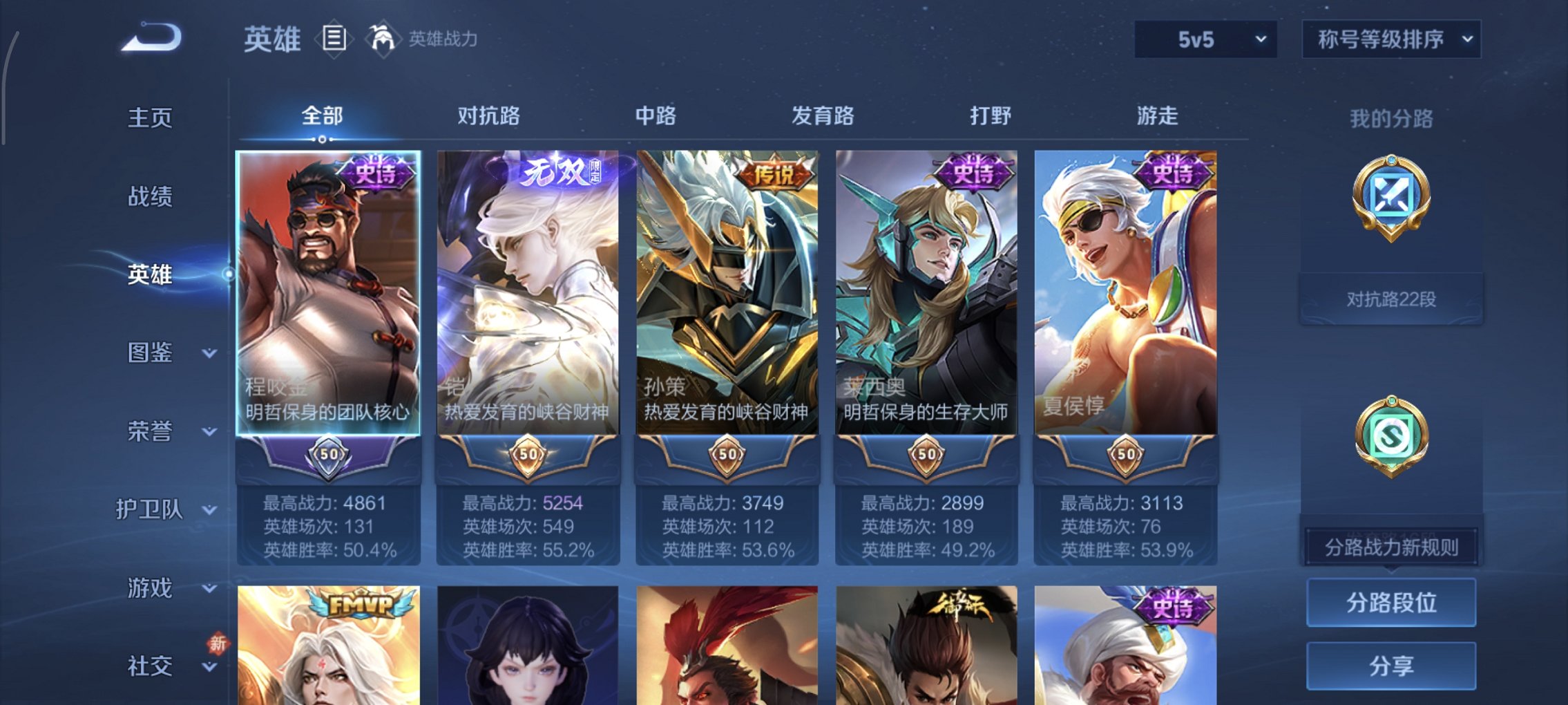Open the 战绩 section in the sidebar

[x=150, y=197]
